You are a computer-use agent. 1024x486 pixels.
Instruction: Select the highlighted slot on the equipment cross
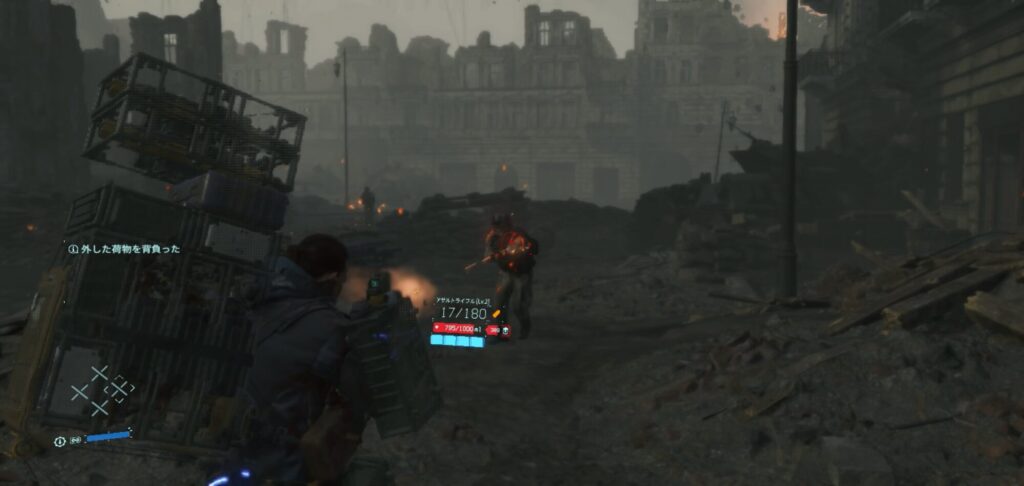pyautogui.click(x=119, y=389)
